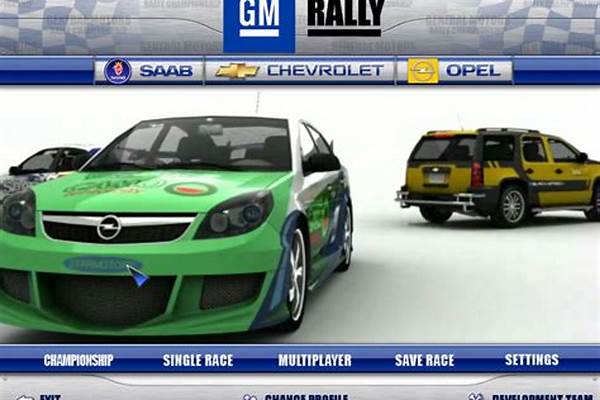The width and height of the screenshot is (600, 400).
Task: Open the Settings menu
Action: [x=532, y=360]
